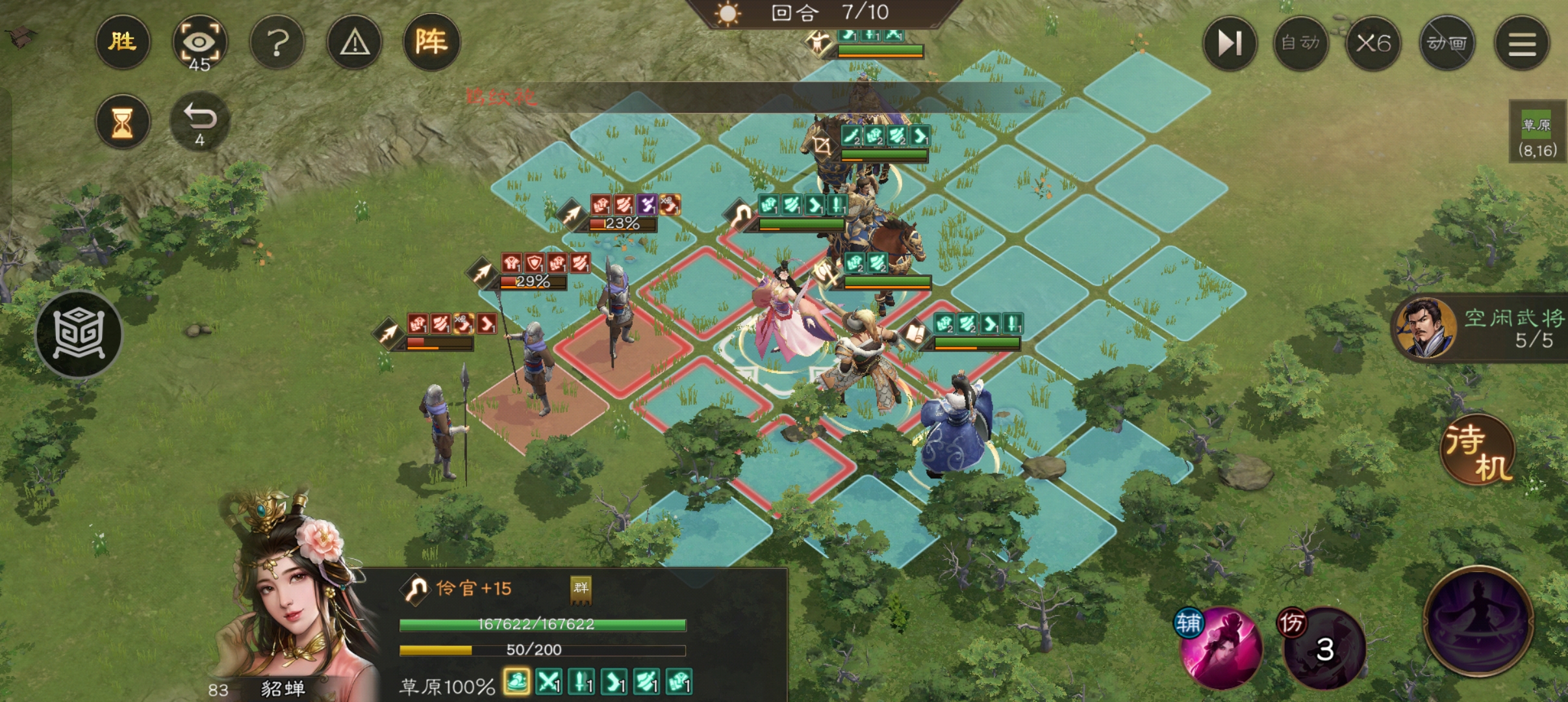Inspect the gold-highlighted terrain buff icon

tap(516, 682)
